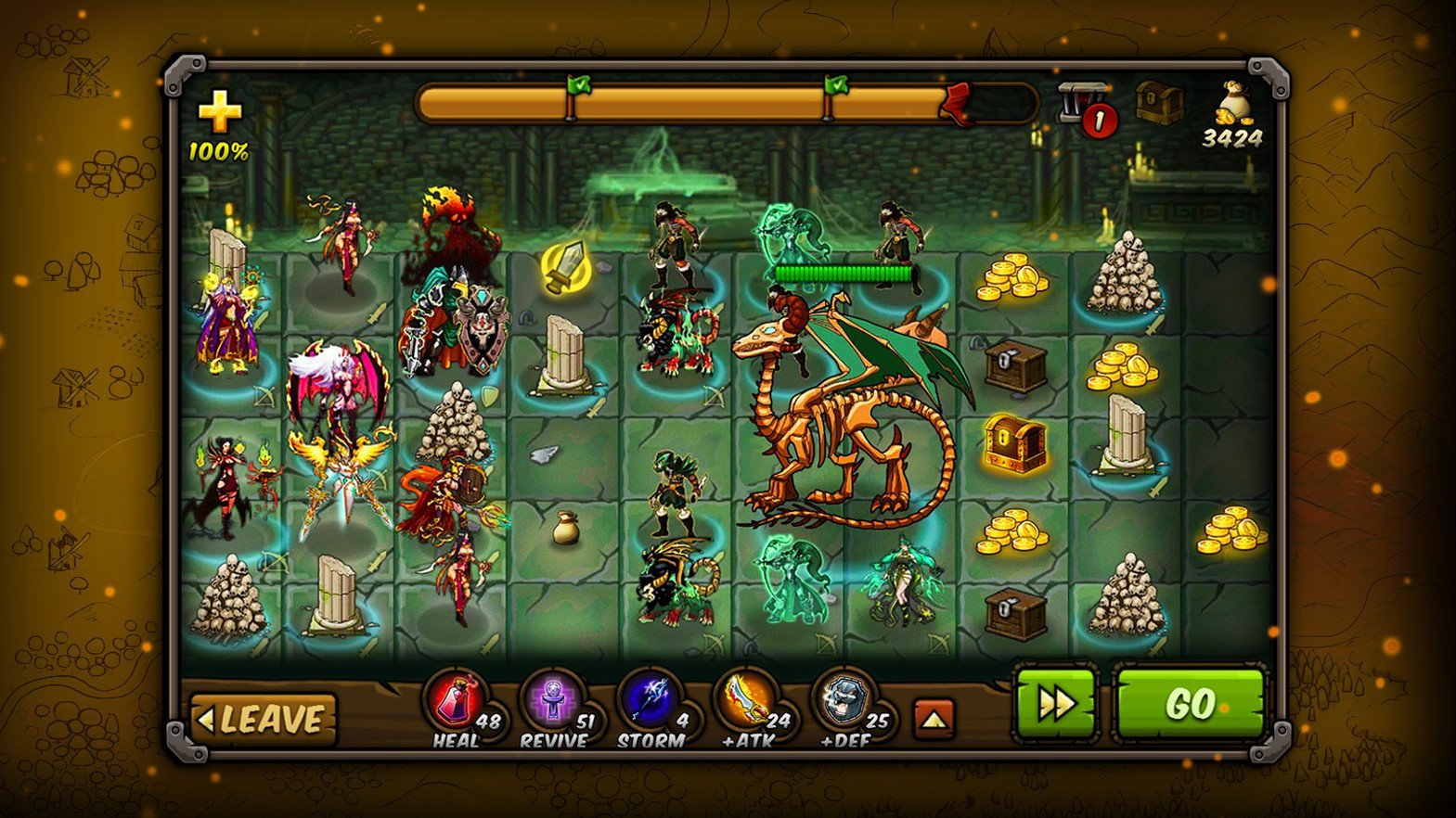Click the gold money bag counter icon
This screenshot has height=818, width=1456.
coord(1234,104)
